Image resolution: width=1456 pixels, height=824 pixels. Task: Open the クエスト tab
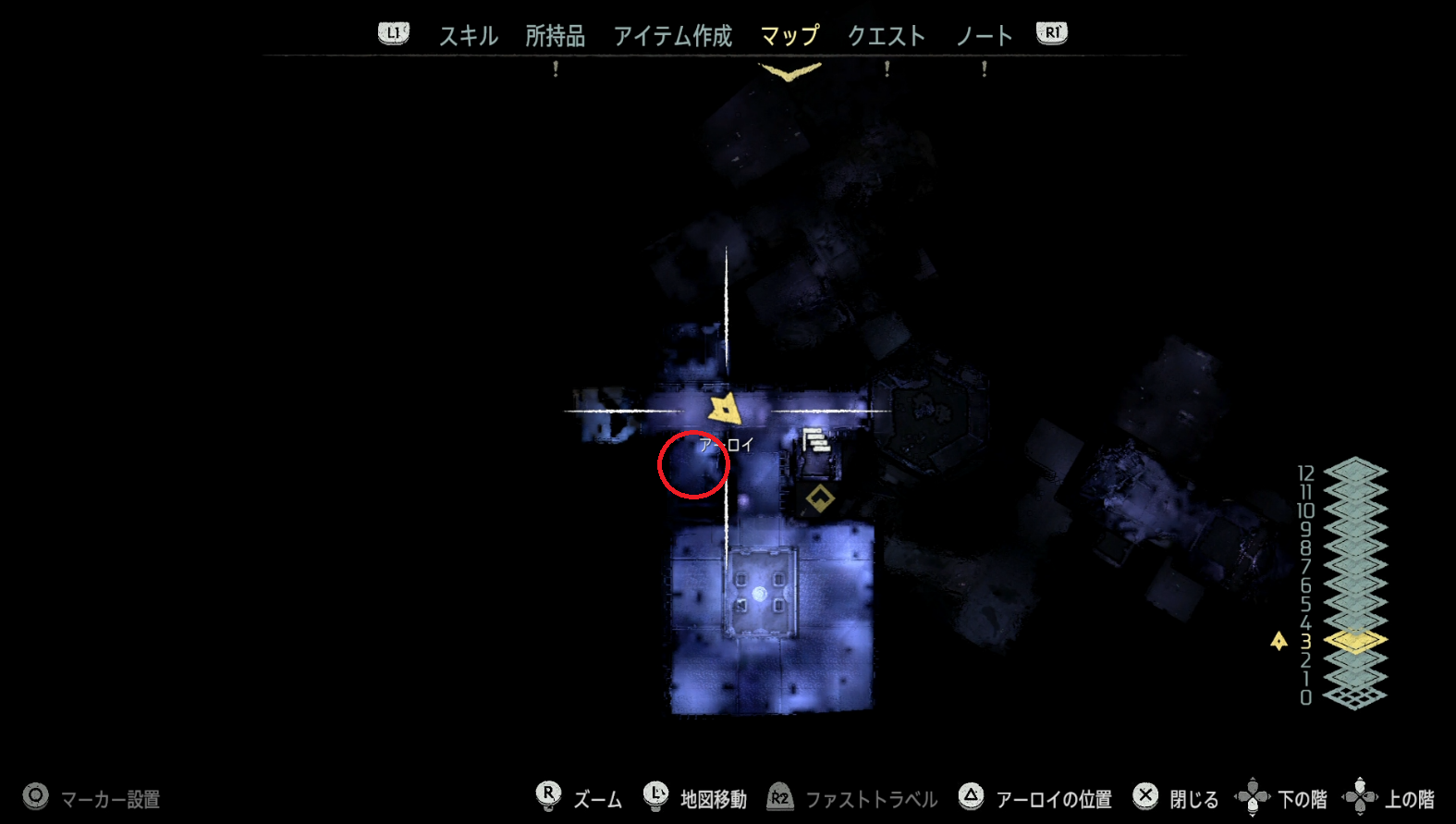[x=885, y=35]
